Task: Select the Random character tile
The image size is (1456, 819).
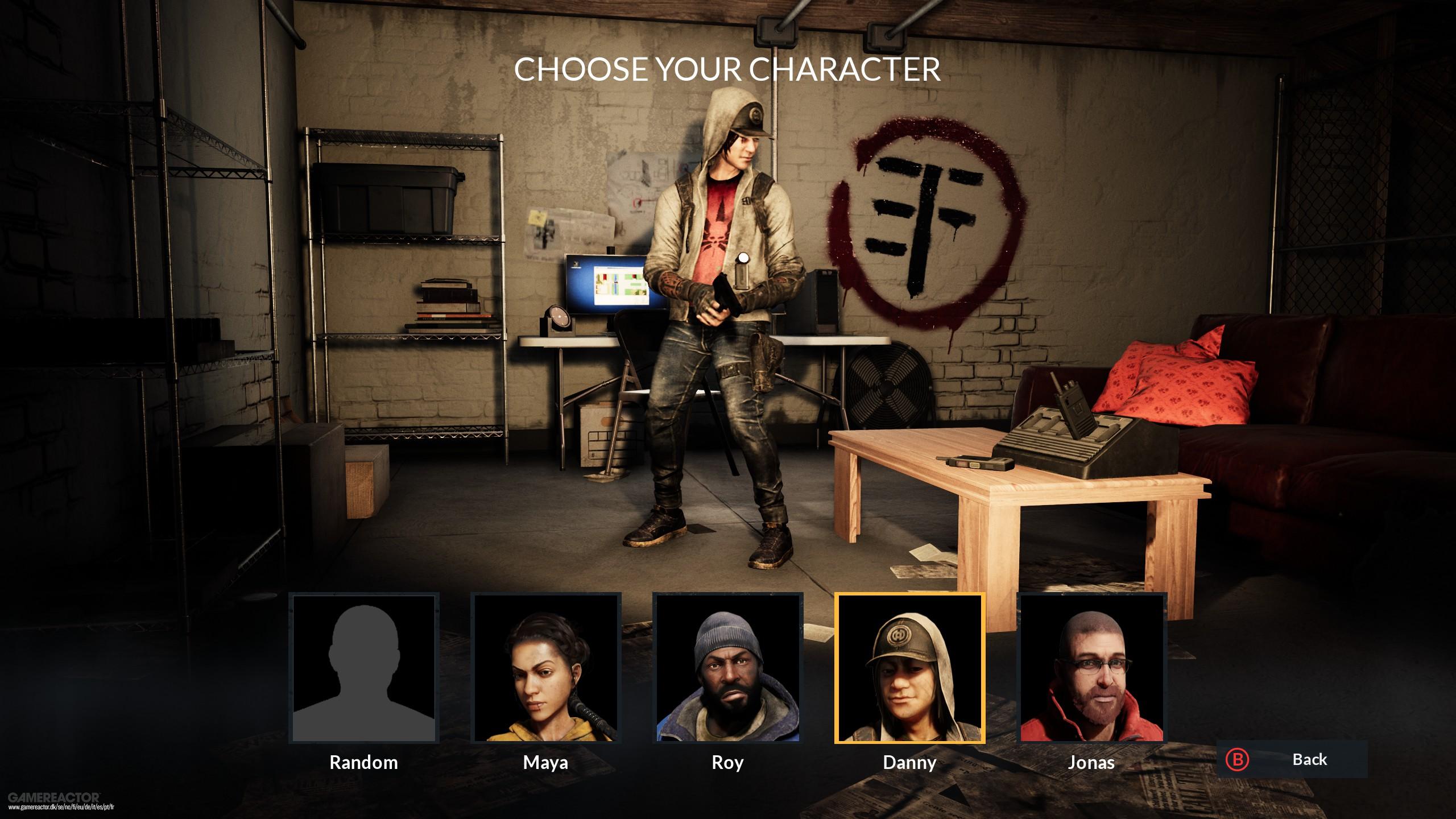Action: pyautogui.click(x=363, y=668)
